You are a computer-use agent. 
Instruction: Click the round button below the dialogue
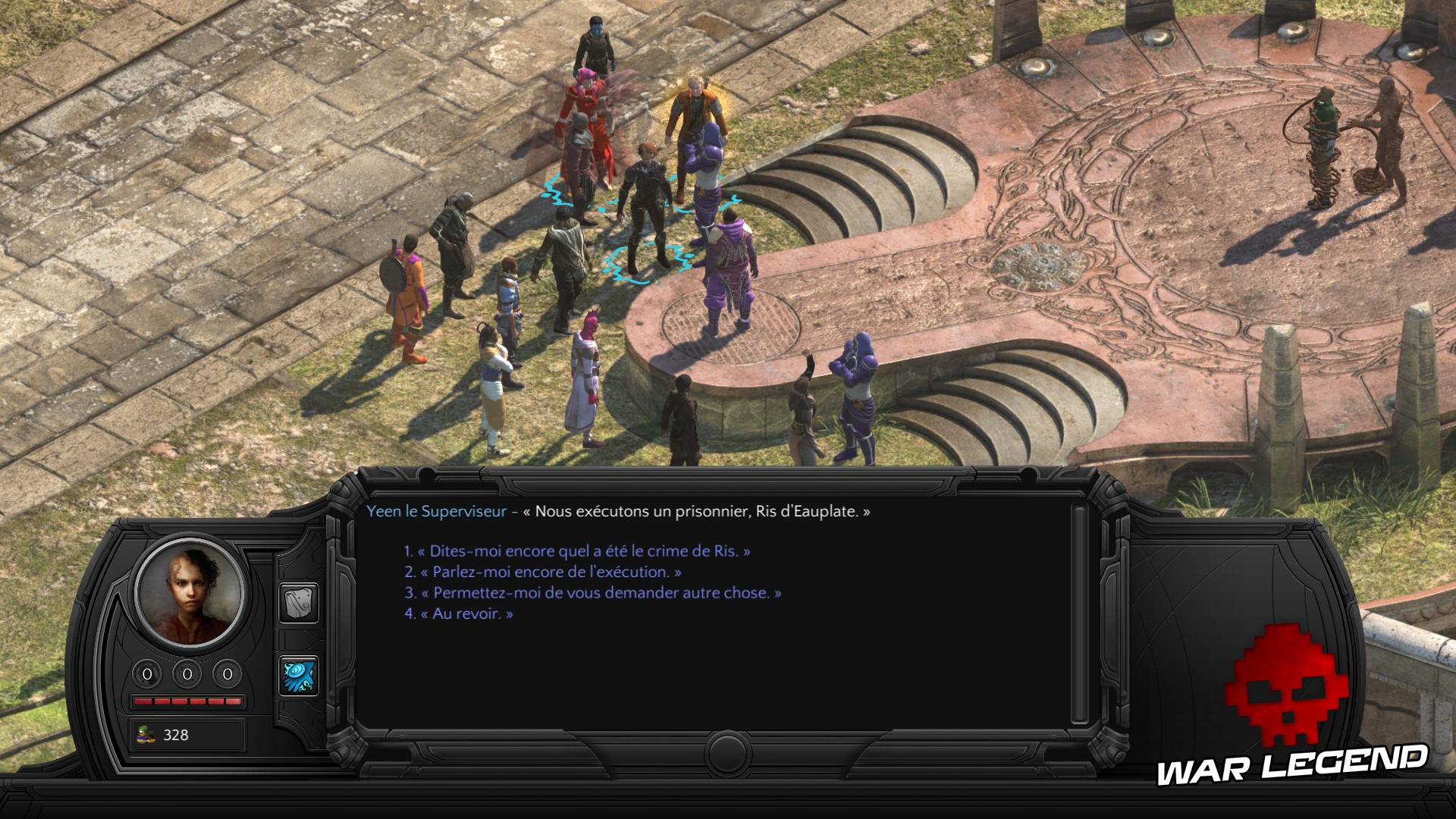coord(727,753)
